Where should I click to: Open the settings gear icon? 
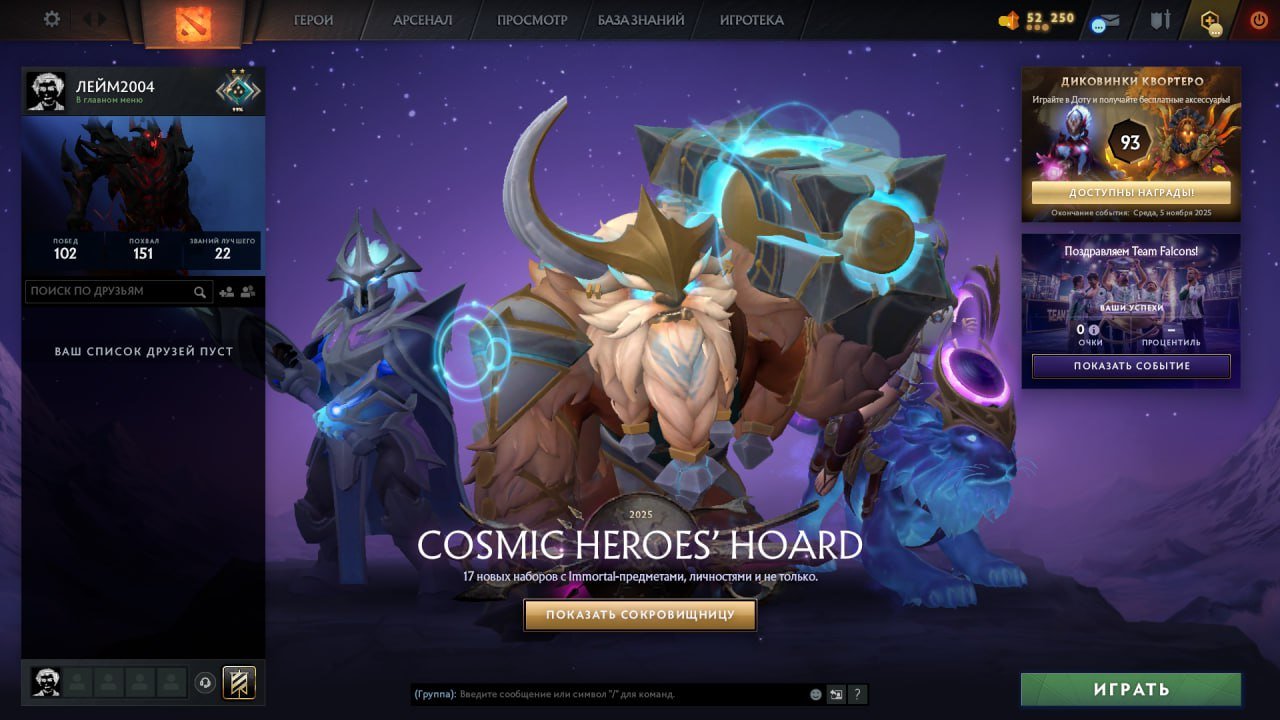50,19
